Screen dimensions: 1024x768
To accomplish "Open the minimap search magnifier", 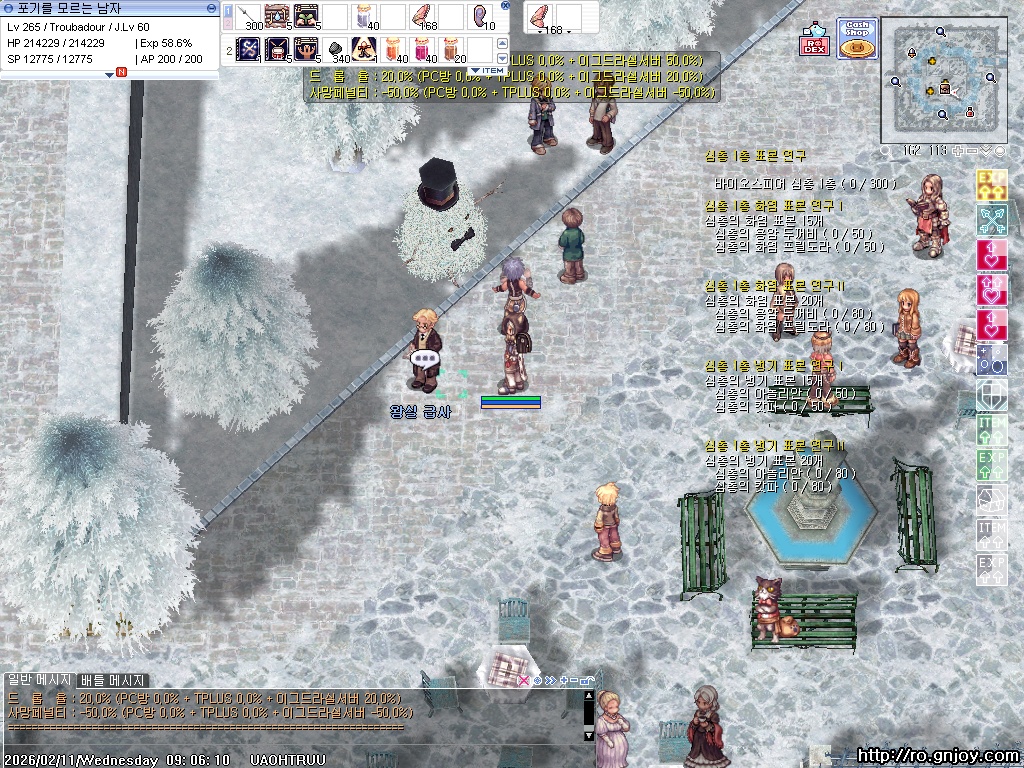I will pyautogui.click(x=886, y=151).
